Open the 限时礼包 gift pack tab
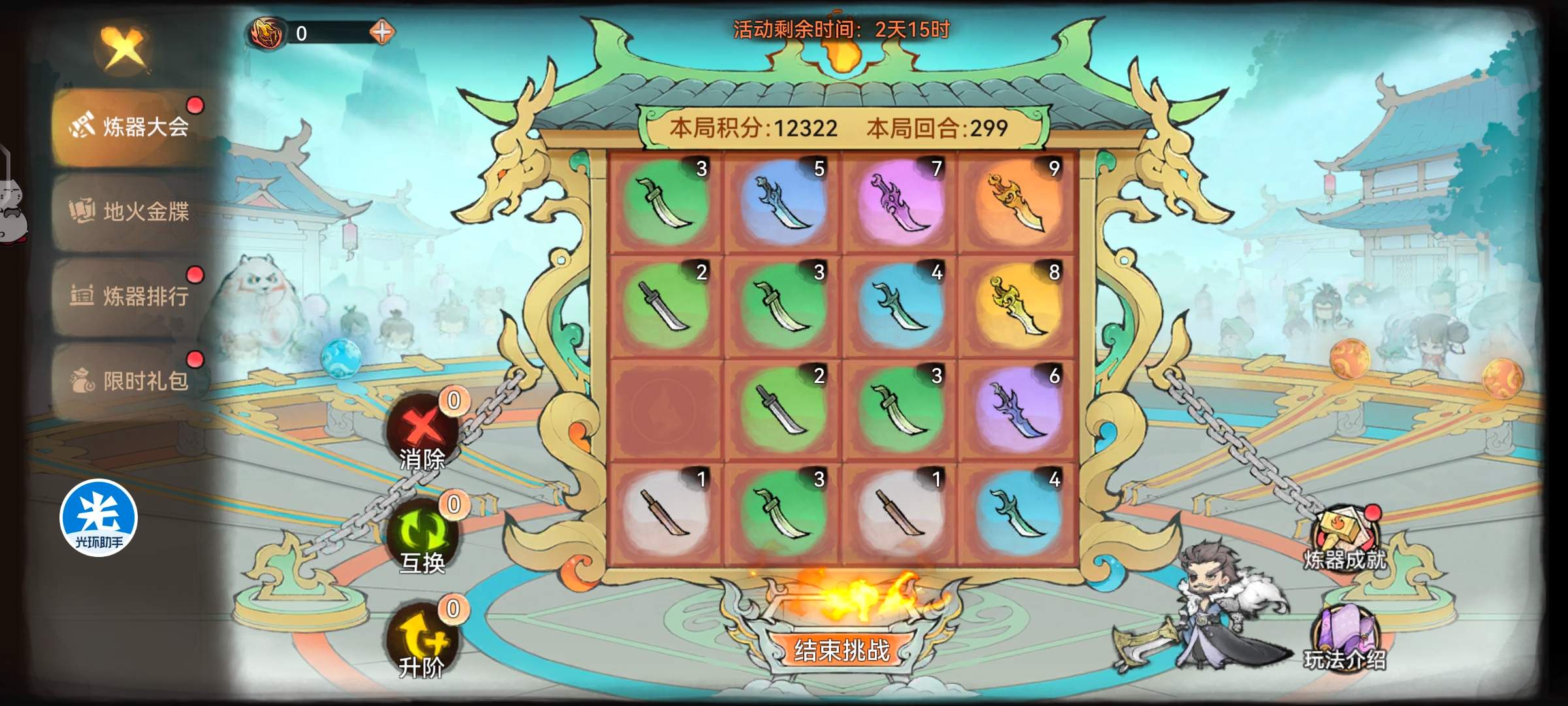The width and height of the screenshot is (1568, 706). [131, 380]
